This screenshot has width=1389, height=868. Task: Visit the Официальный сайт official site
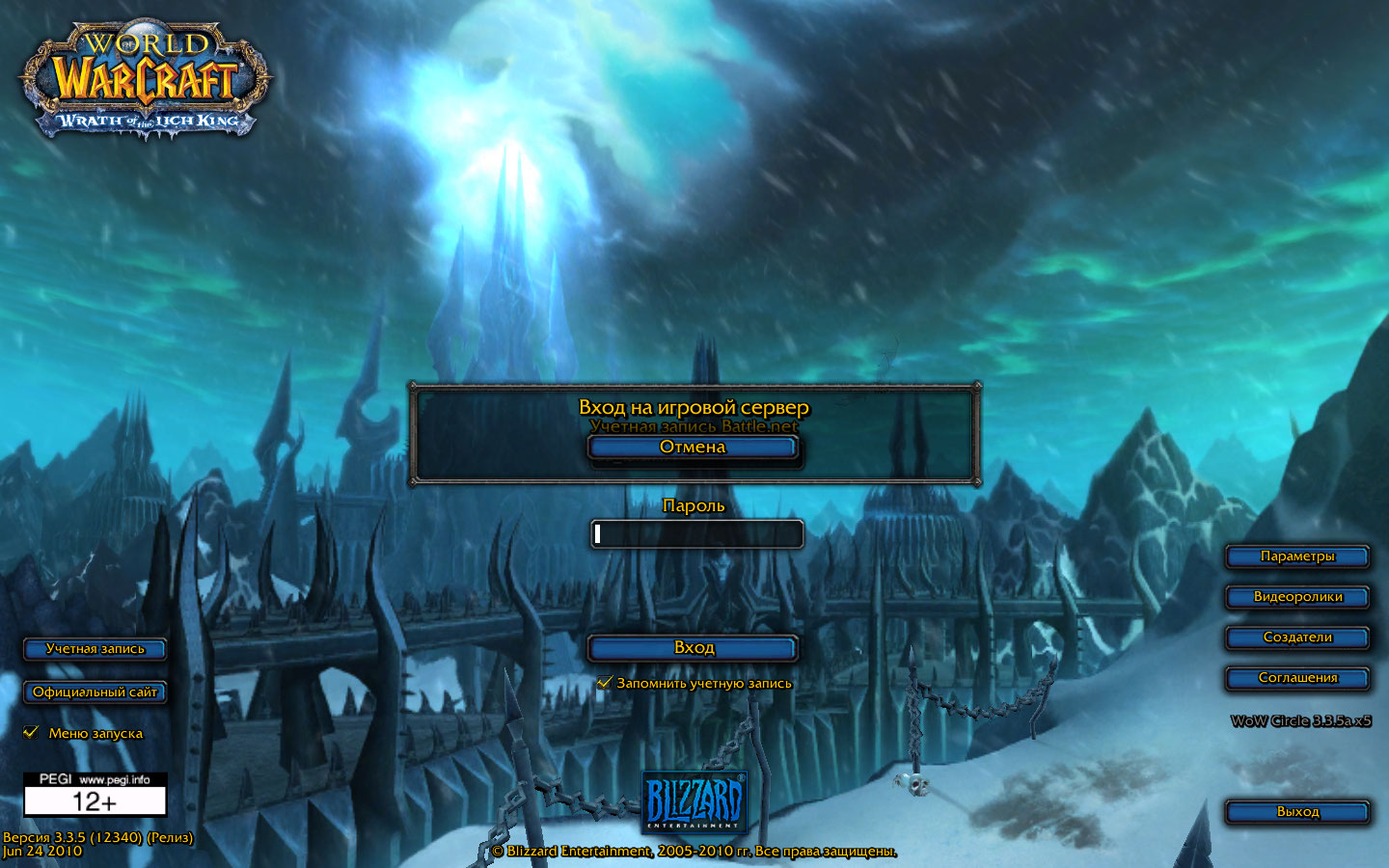(x=95, y=692)
